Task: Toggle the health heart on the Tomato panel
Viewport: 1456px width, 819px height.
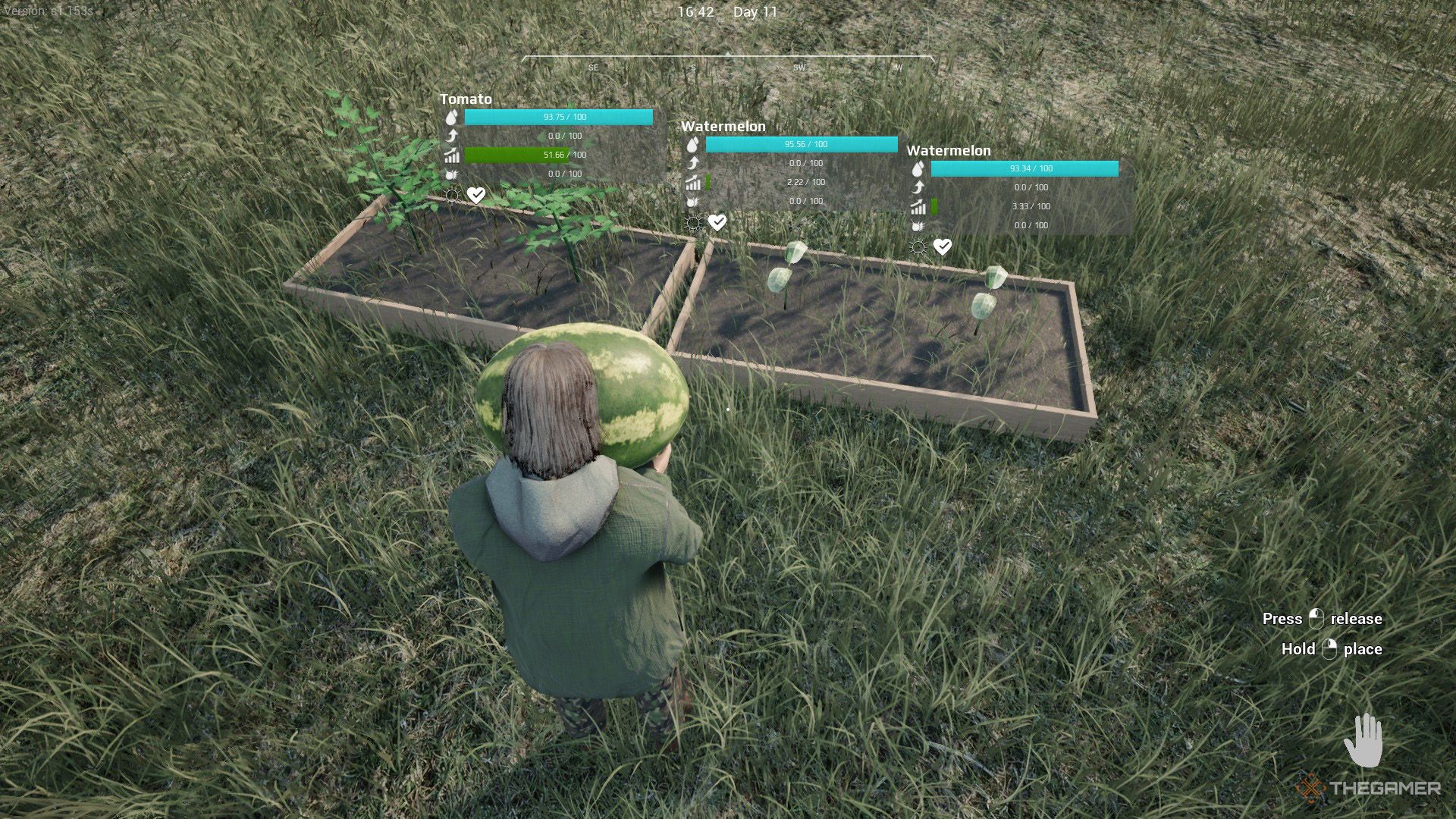Action: pyautogui.click(x=475, y=195)
